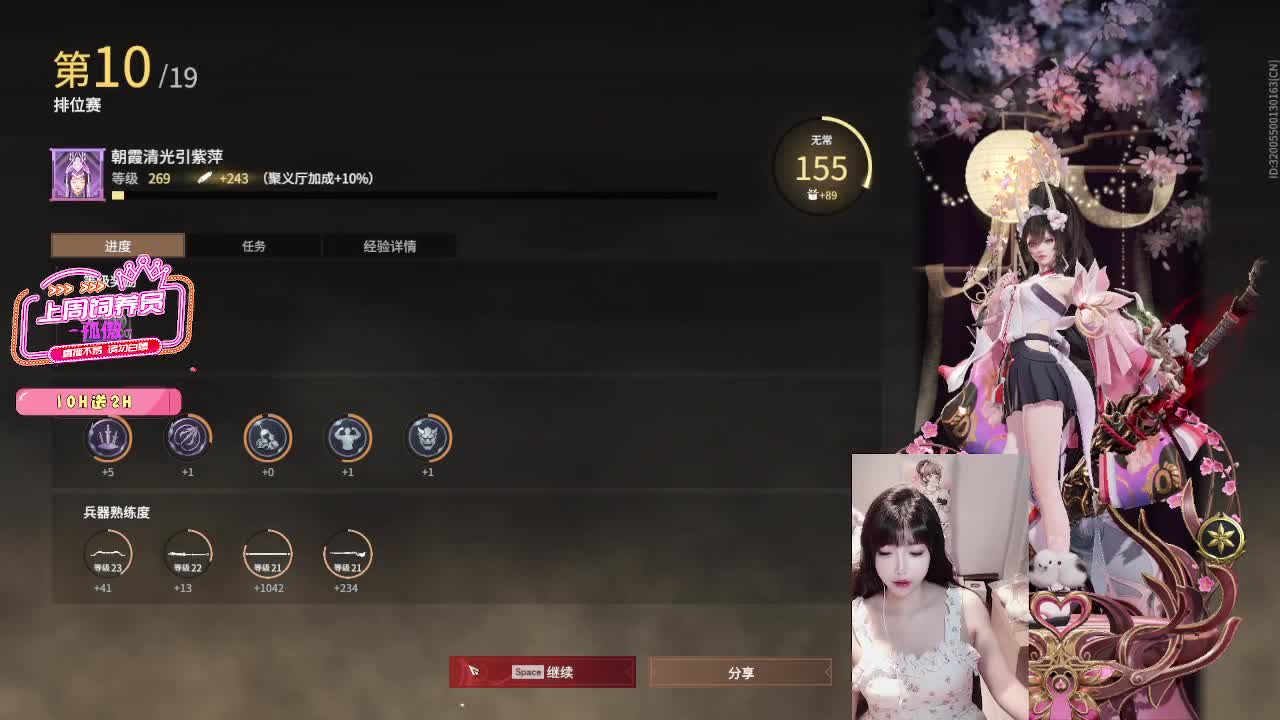Screen dimensions: 1280x720
Task: Select the longsword proficiency icon showing +1042
Action: click(268, 556)
